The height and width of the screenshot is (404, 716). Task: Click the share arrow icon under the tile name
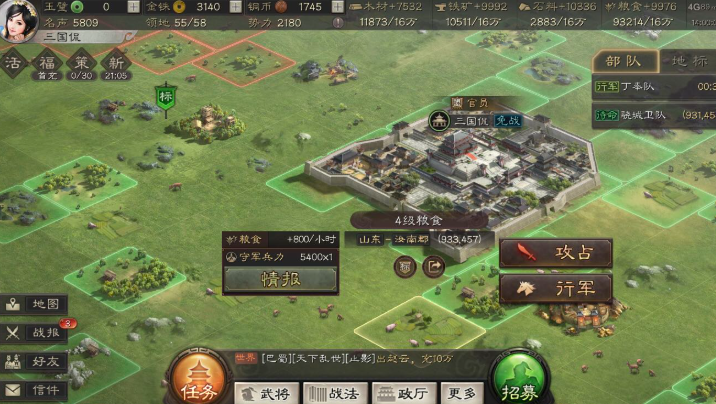(434, 266)
